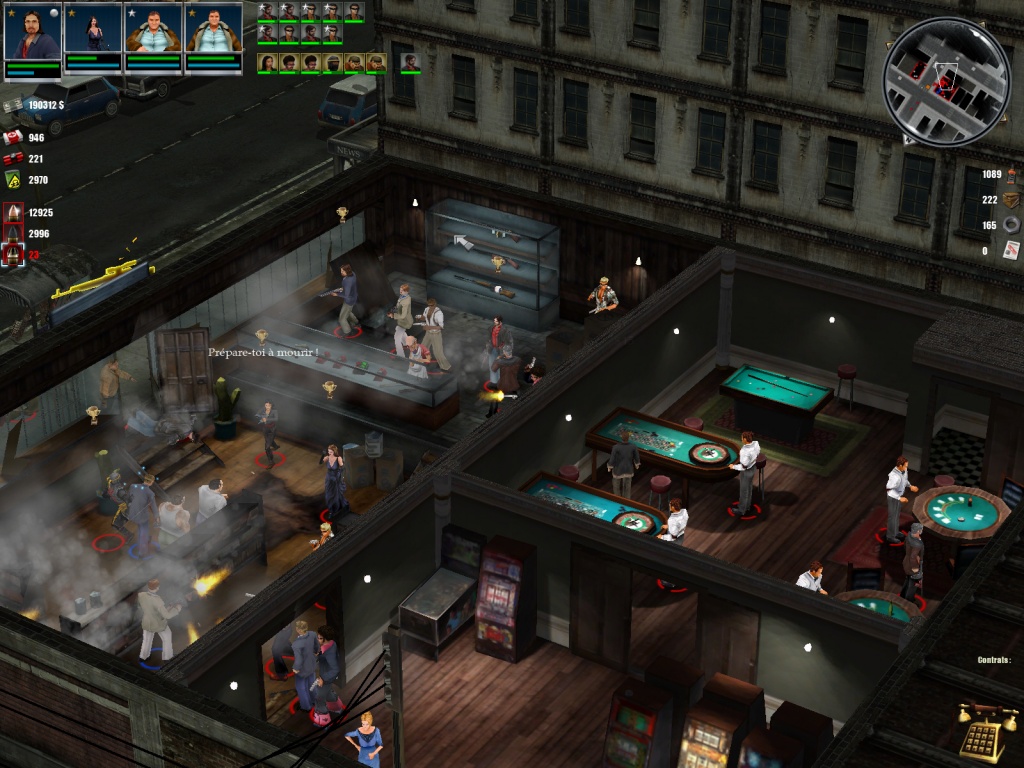Viewport: 1024px width, 768px height.
Task: Select the woman in black dress portrait
Action: [93, 32]
